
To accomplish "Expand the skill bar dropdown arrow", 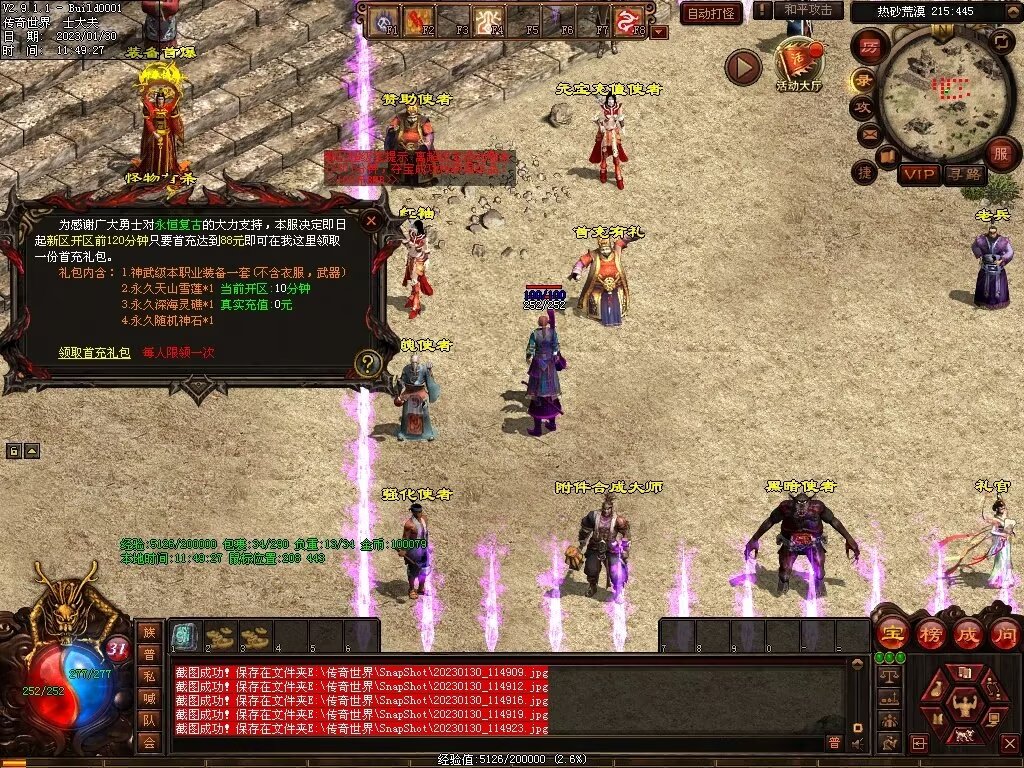I will [659, 32].
